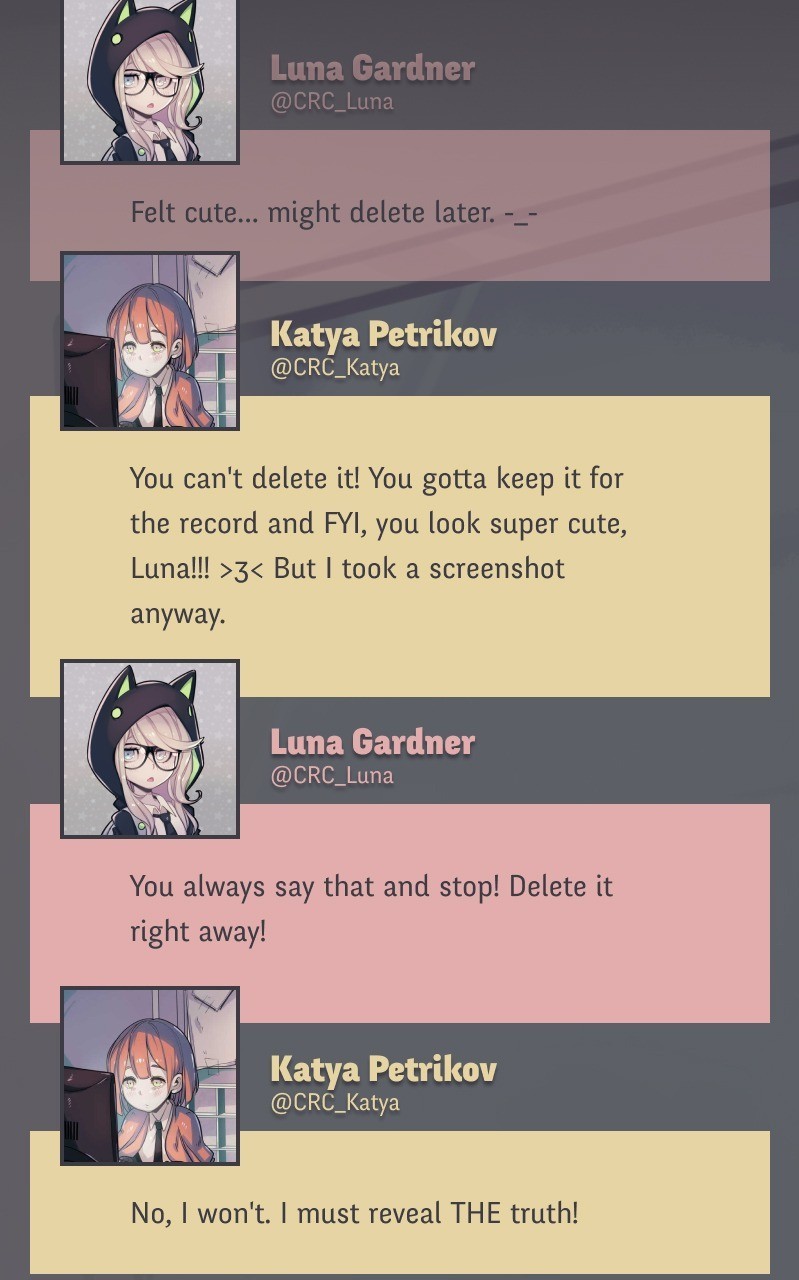Tap Luna's "You always say that and stop!" reply
Screen dimensions: 799x1280
(371, 908)
